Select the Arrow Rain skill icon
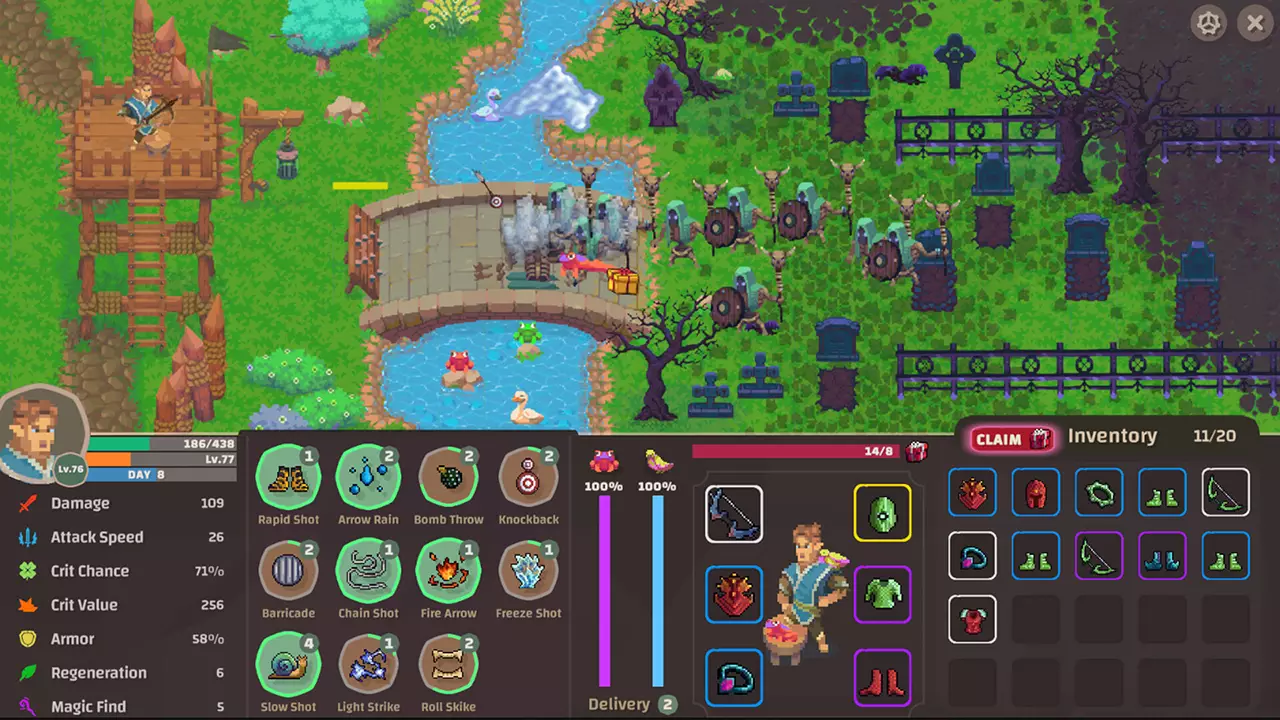 click(368, 478)
